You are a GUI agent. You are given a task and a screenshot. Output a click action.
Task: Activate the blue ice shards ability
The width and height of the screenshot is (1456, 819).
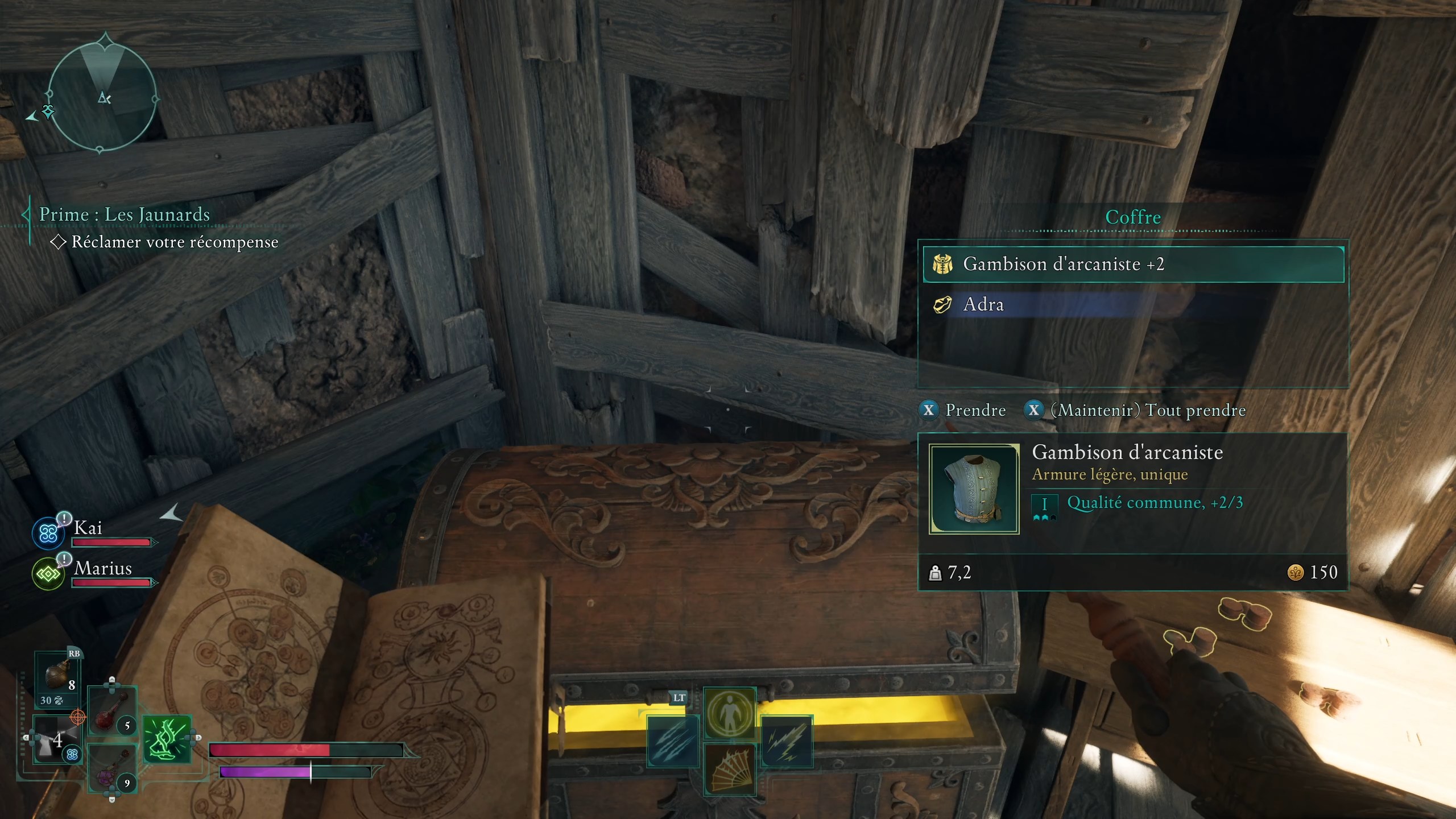[x=673, y=741]
